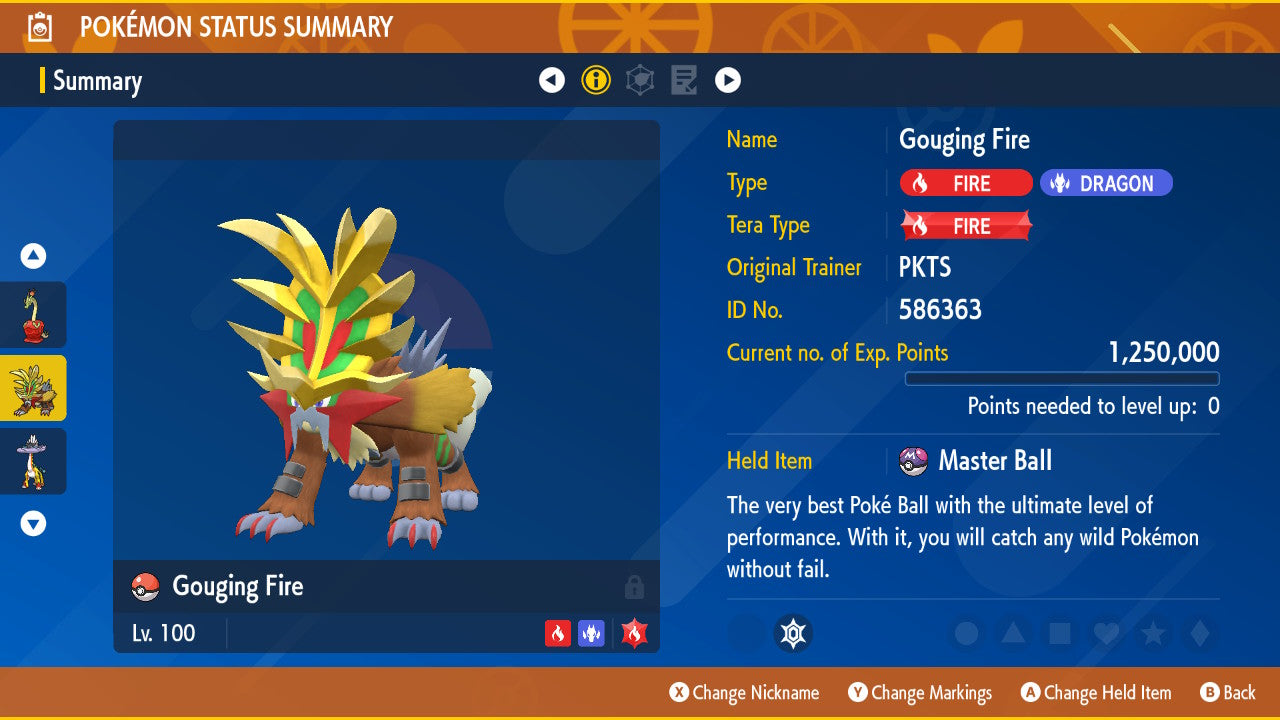Image resolution: width=1280 pixels, height=720 pixels.
Task: Go Back from the summary
Action: pyautogui.click(x=1228, y=693)
